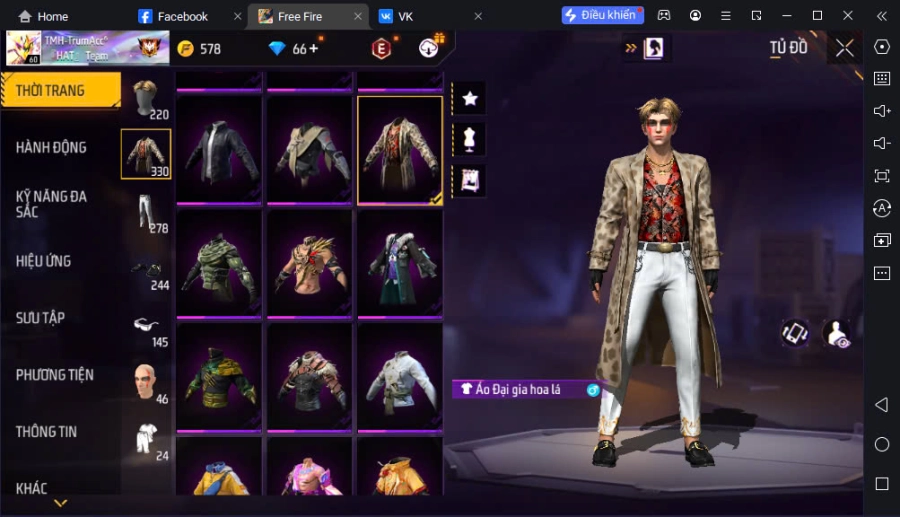
Task: Choose the green armored top item
Action: point(220,265)
